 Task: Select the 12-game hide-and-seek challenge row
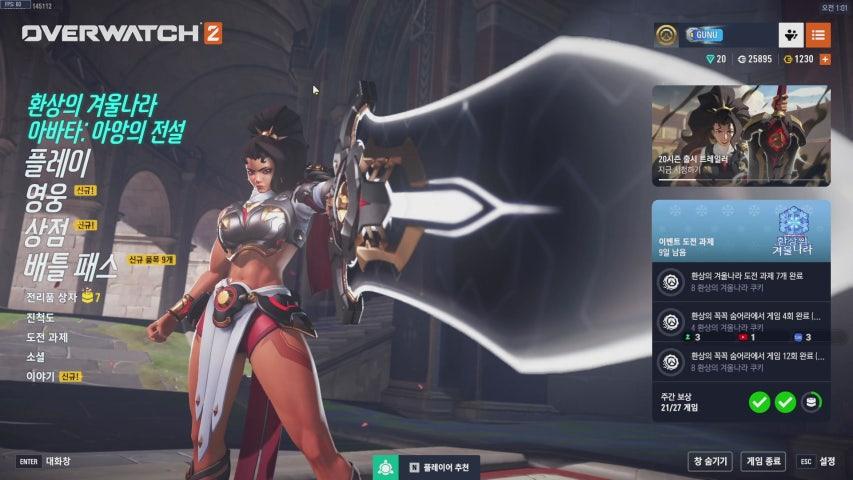pos(741,360)
